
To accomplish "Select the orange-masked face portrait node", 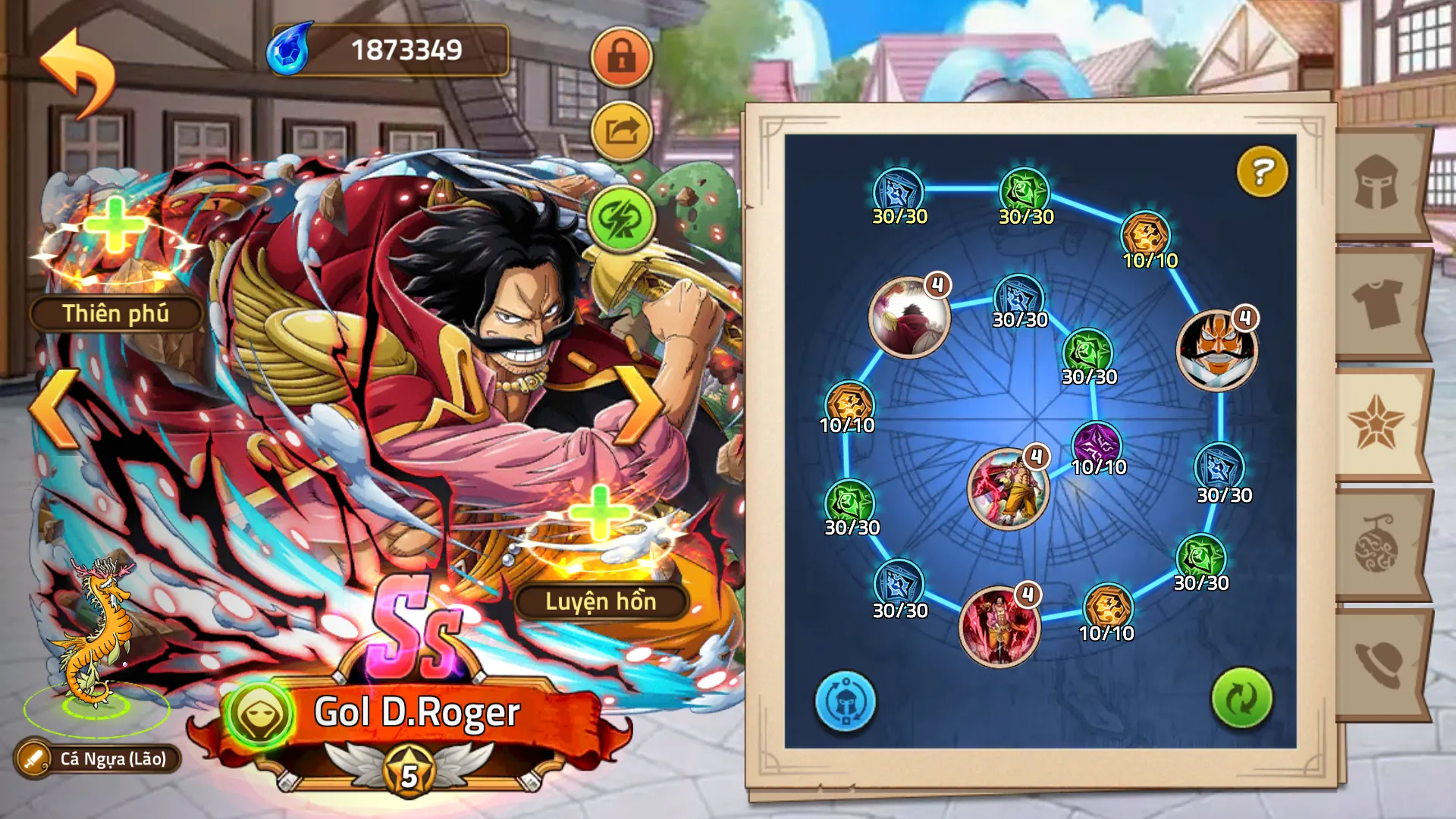I will coord(1216,351).
